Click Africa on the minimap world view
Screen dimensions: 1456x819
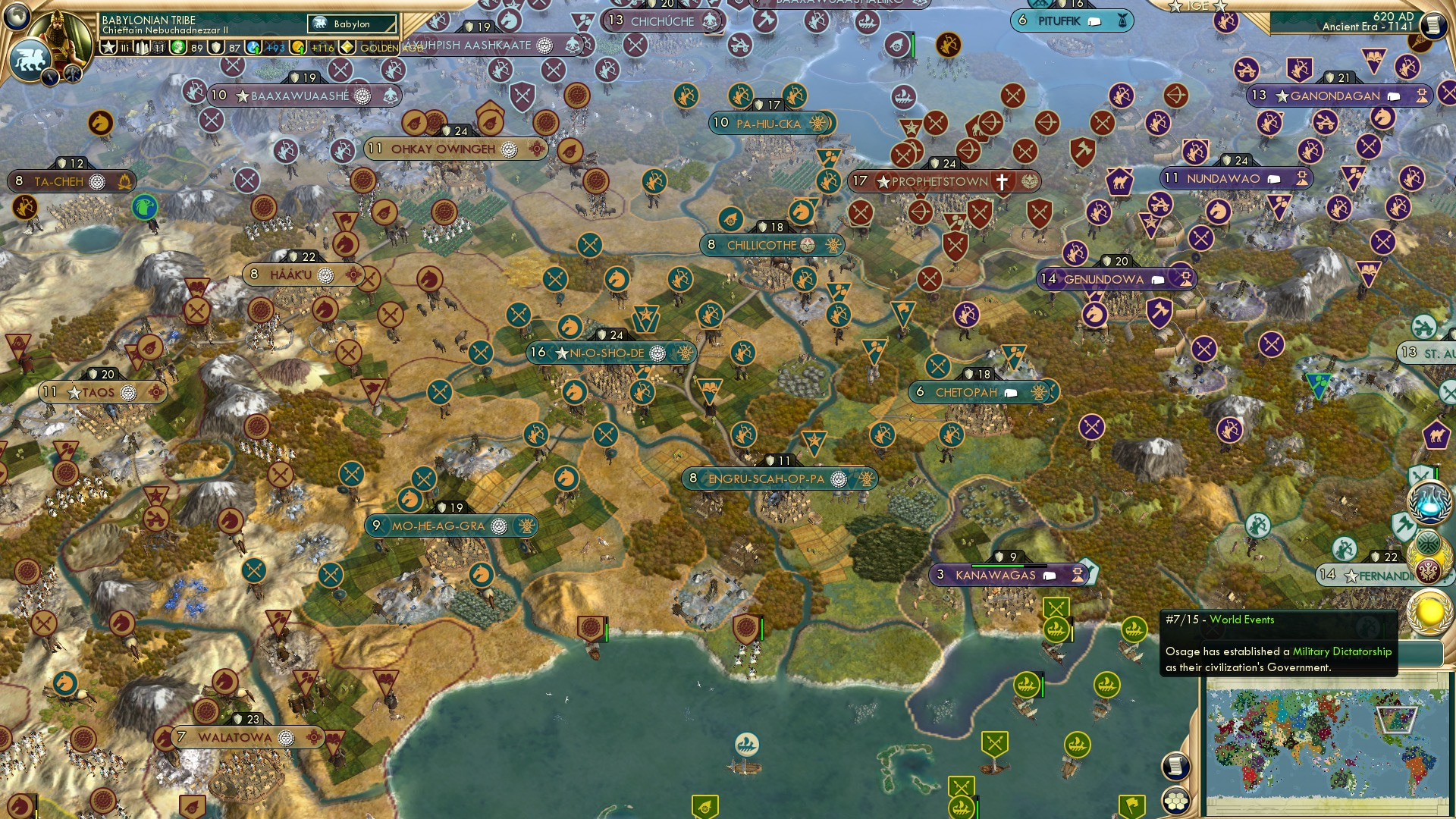(1244, 762)
